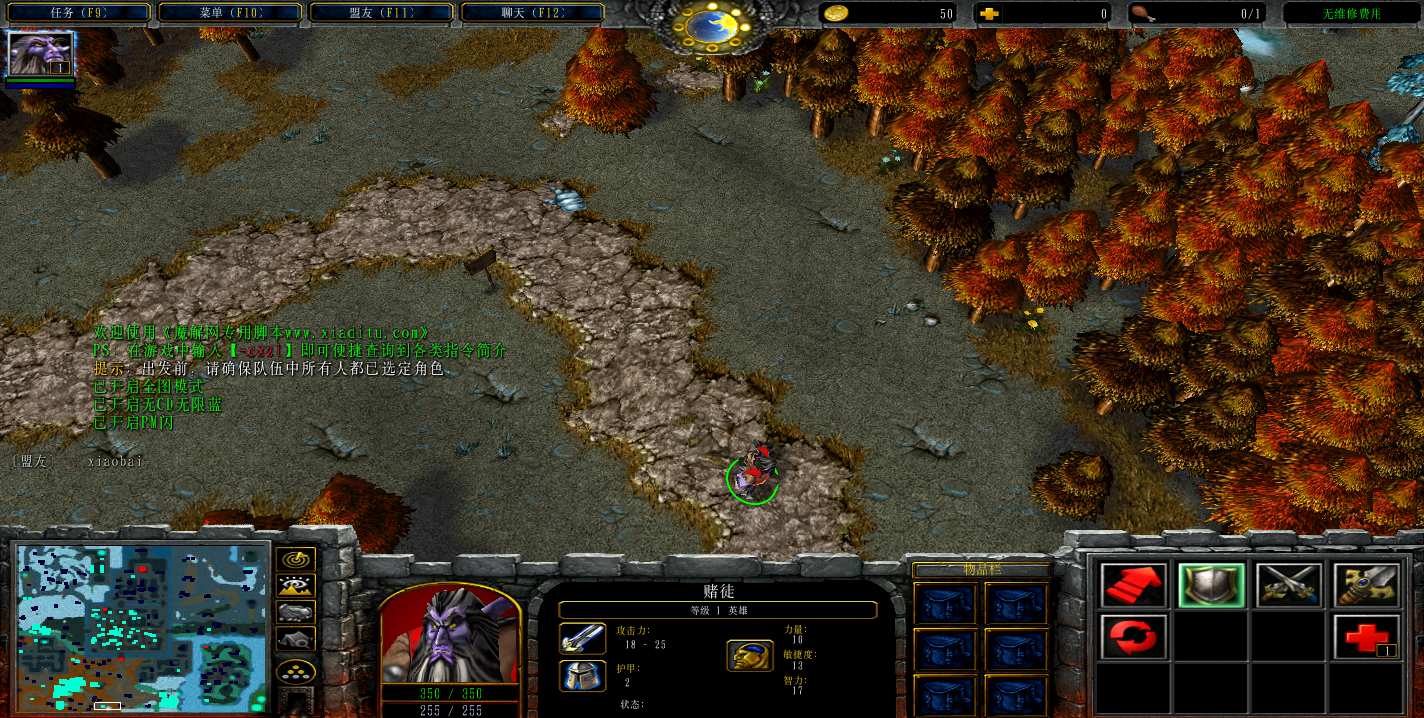Screen dimensions: 1424x718
Task: Click on the minimap
Action: point(142,627)
